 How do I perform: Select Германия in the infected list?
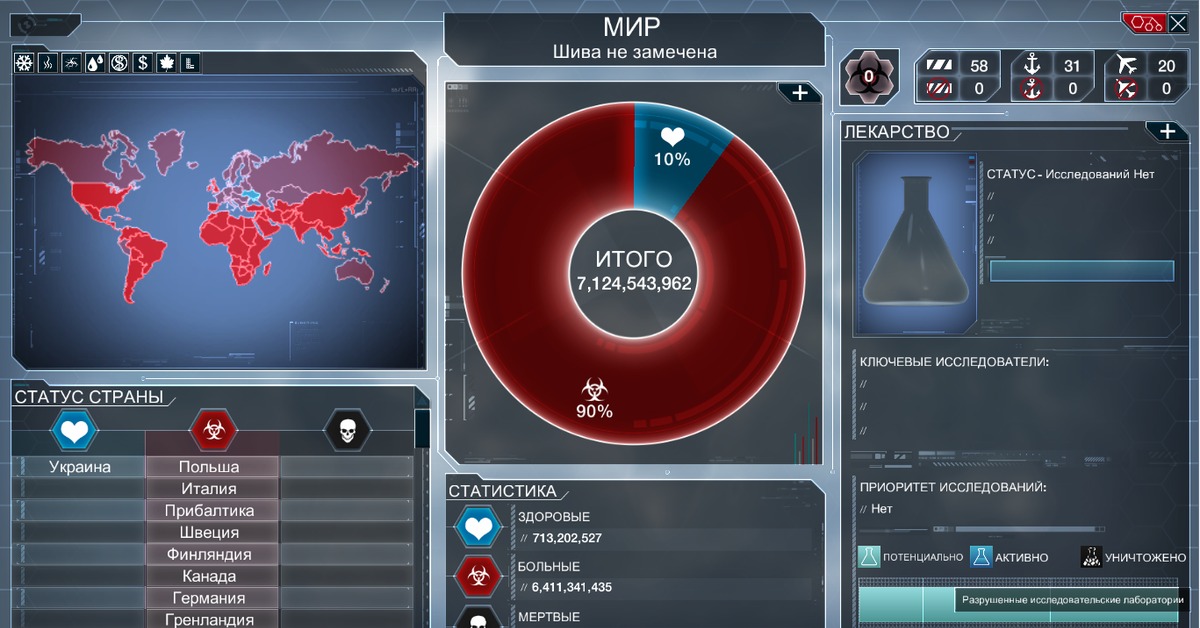pos(209,598)
